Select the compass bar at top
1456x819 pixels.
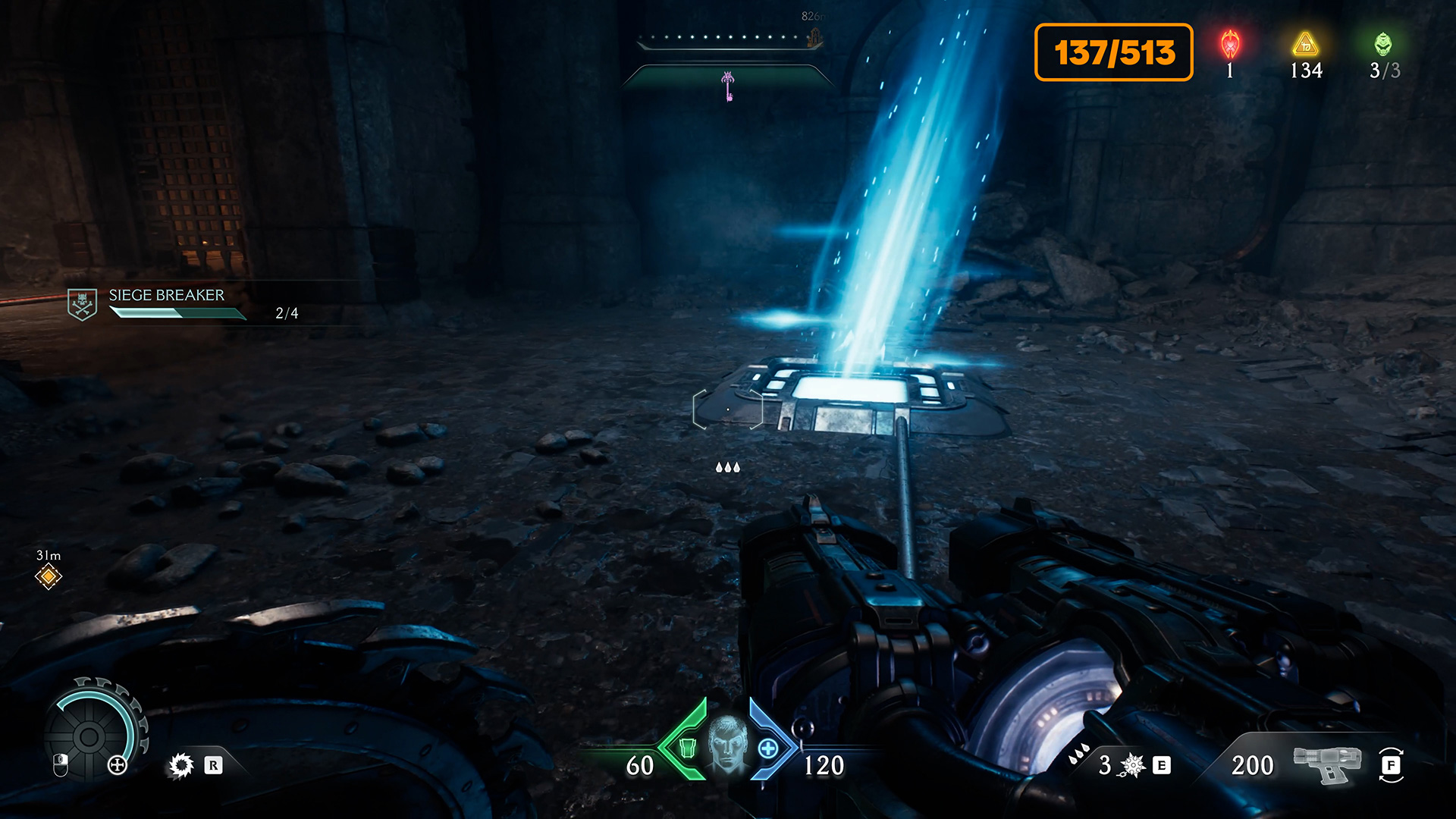tap(728, 38)
